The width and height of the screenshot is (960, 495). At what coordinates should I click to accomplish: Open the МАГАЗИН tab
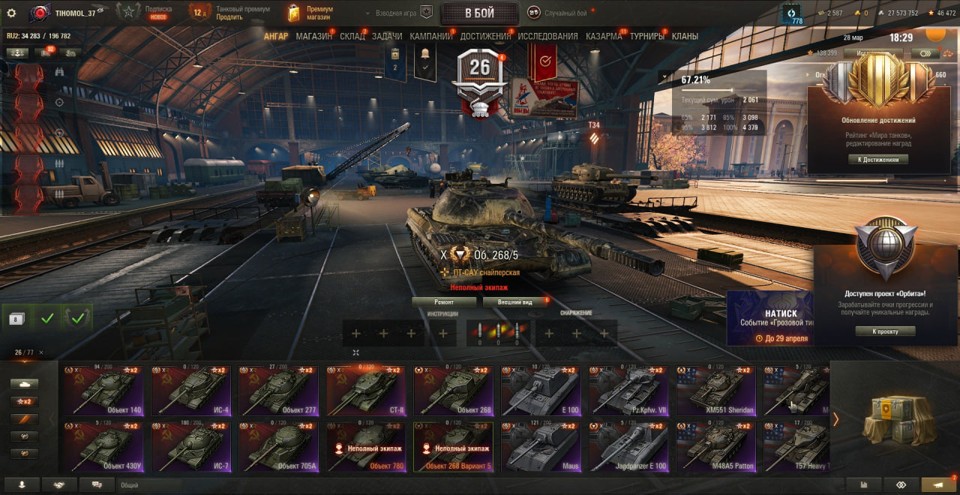tap(315, 36)
